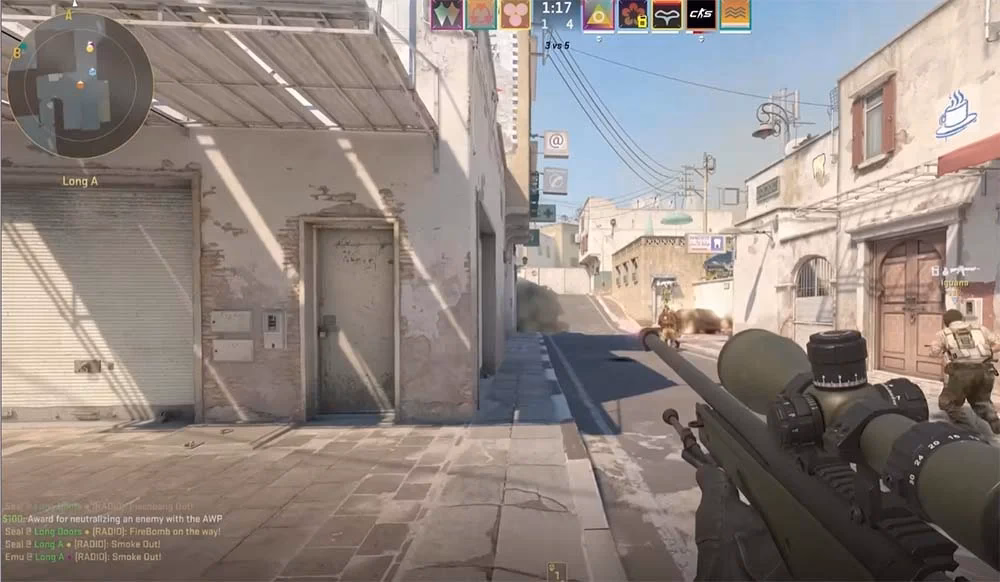Select the orange wavy lines player avatar
This screenshot has height=582, width=1000.
tap(735, 14)
